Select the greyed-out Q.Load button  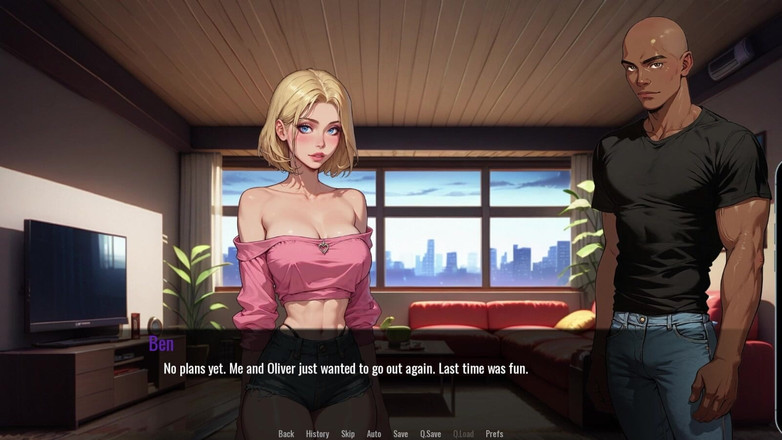pos(463,434)
